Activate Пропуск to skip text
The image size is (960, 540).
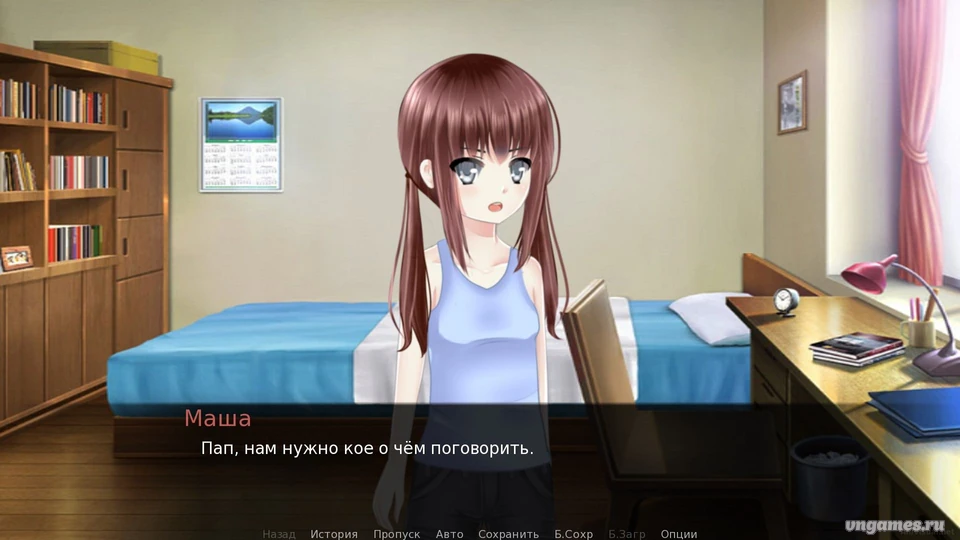click(397, 534)
